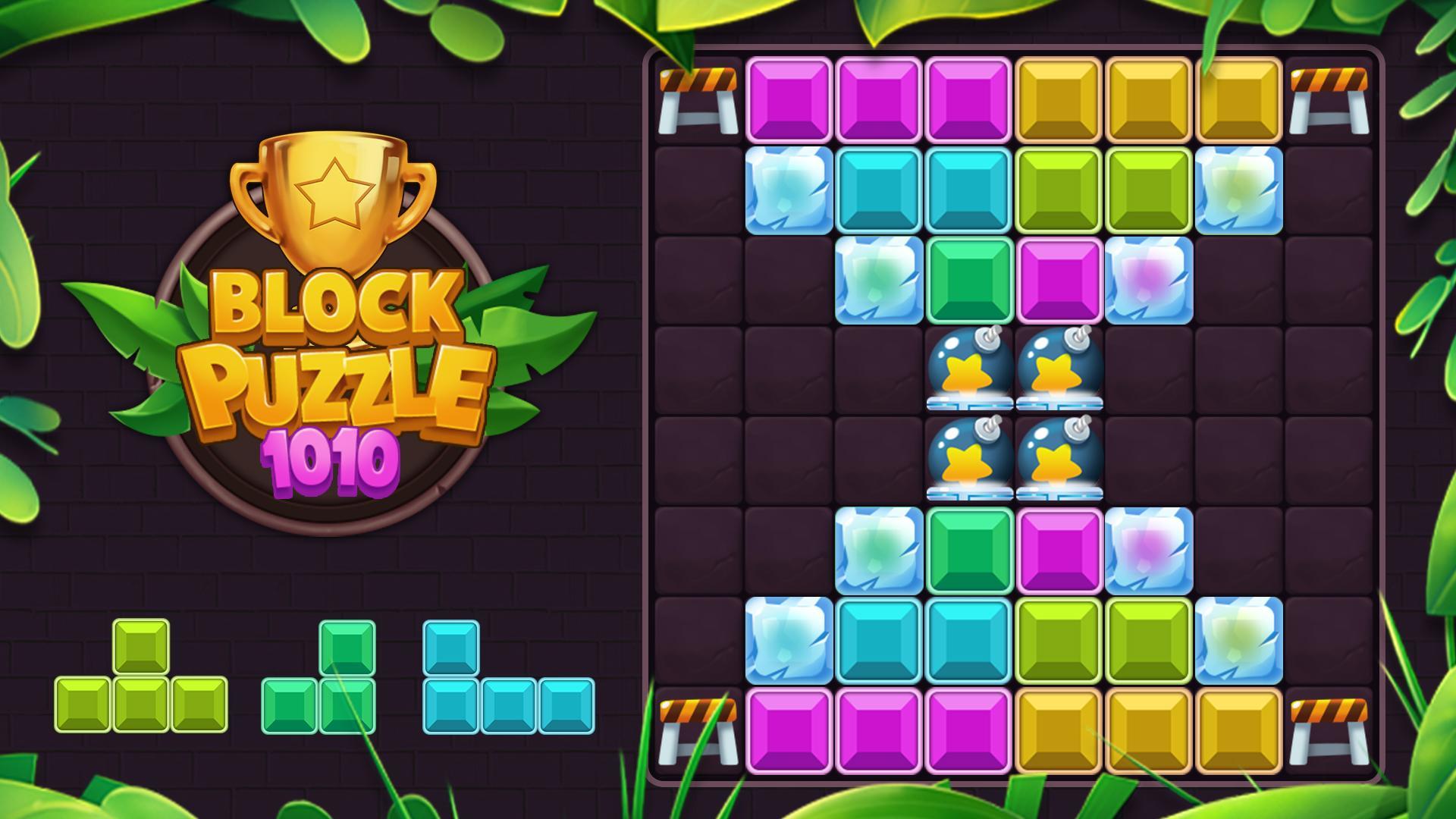Screen dimensions: 1456x819
Task: Select the top-left barrier warning marker
Action: [698, 99]
